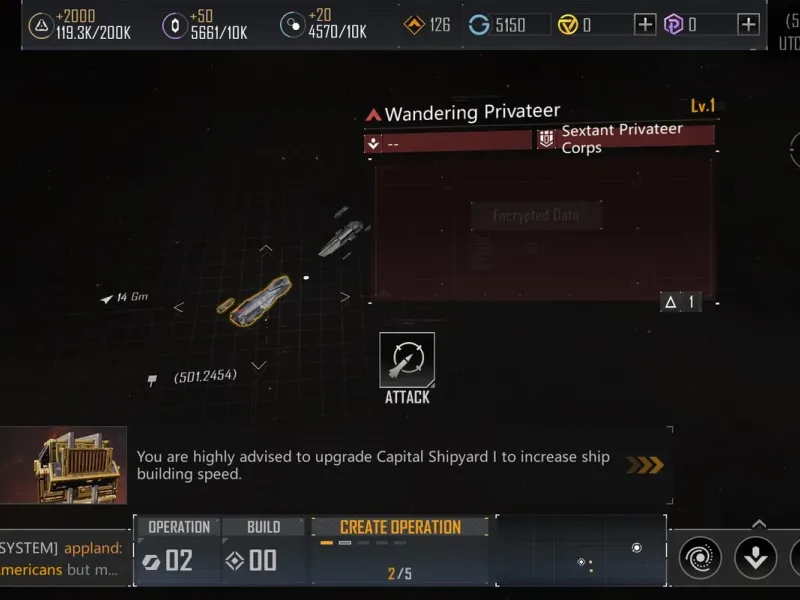Image resolution: width=800 pixels, height=600 pixels.
Task: Activate the spiral galaxy round button
Action: [700, 558]
